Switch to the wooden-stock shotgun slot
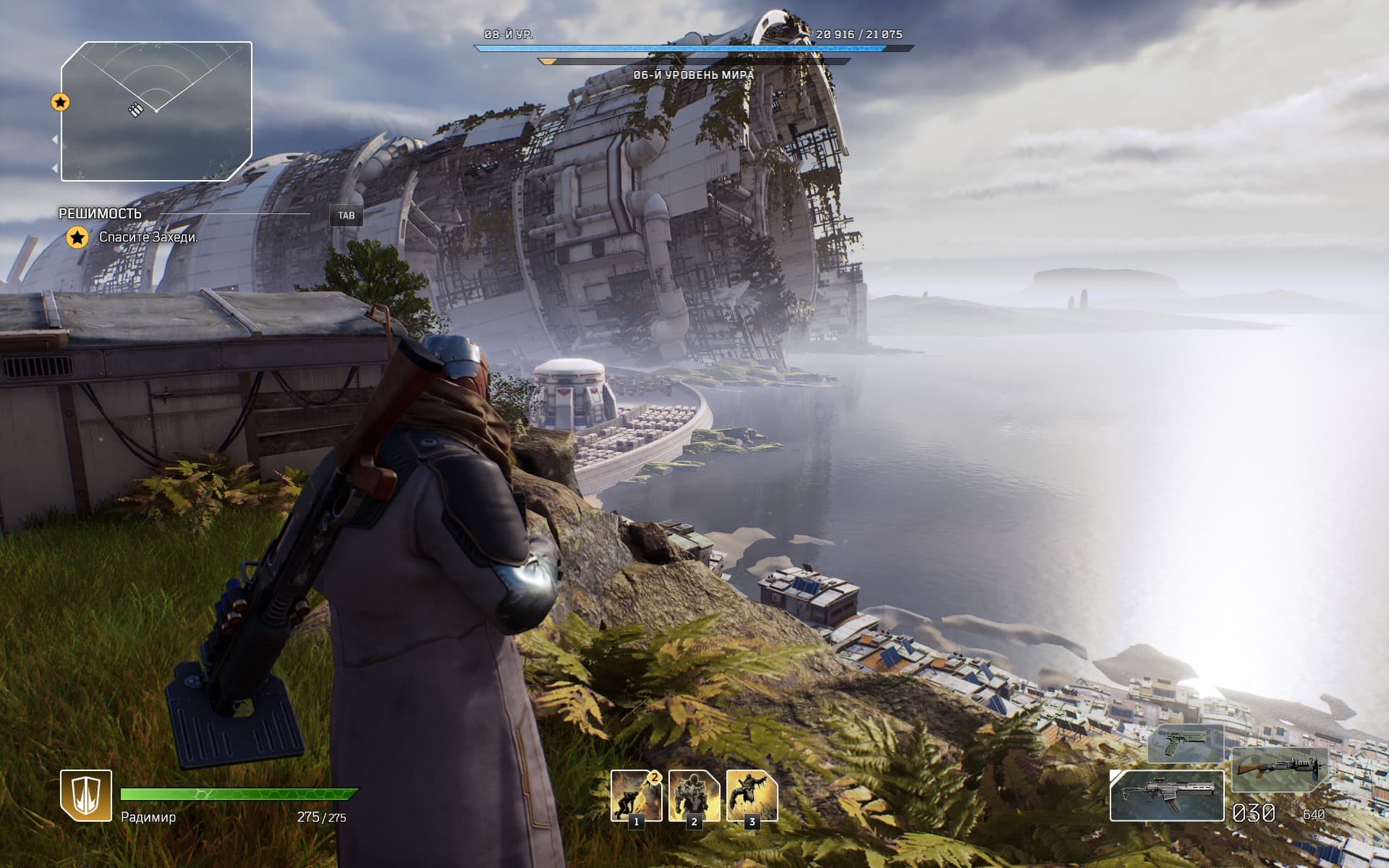This screenshot has width=1389, height=868. [x=1279, y=770]
